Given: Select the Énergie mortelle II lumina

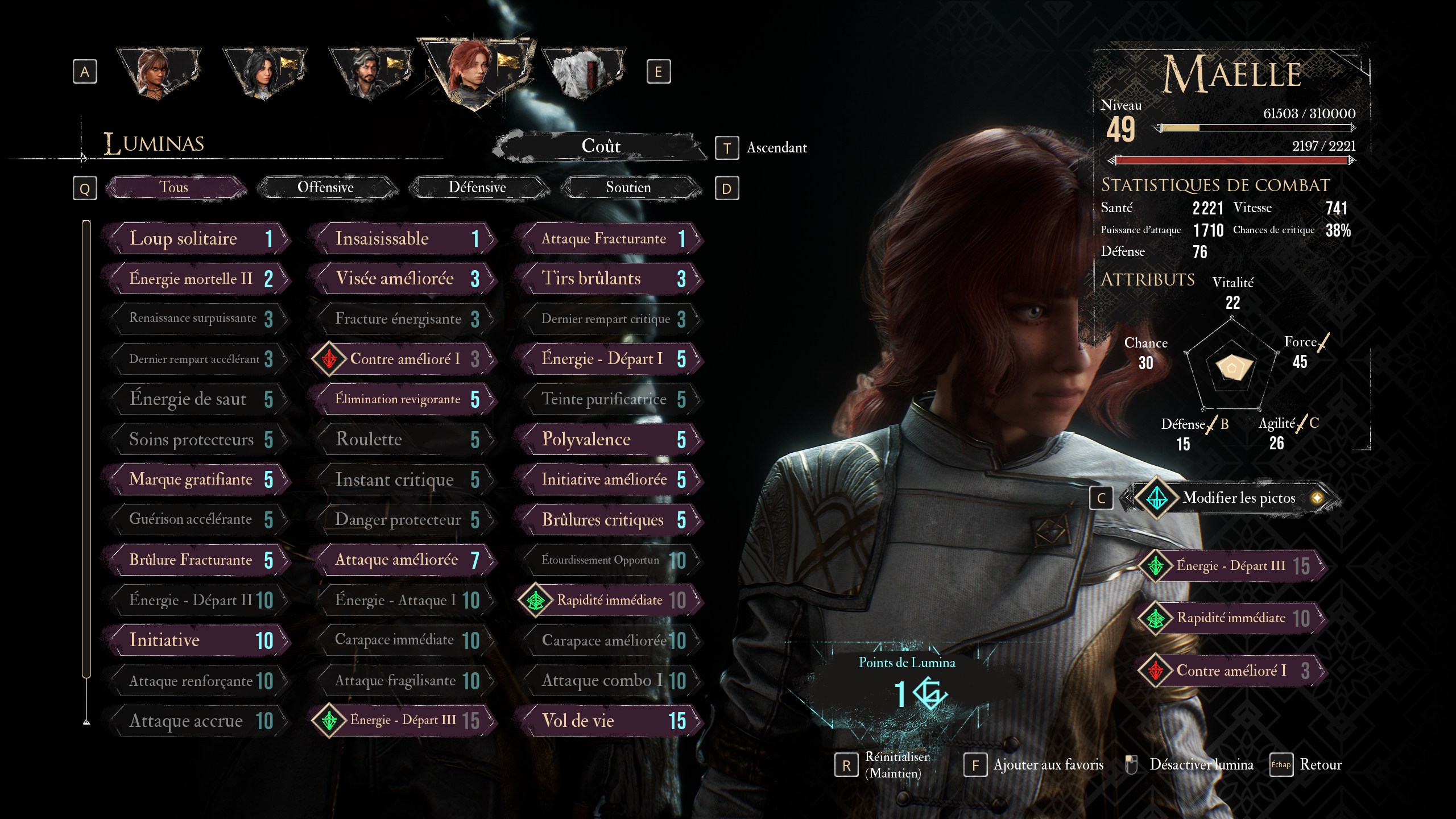Looking at the screenshot, I should pyautogui.click(x=197, y=279).
